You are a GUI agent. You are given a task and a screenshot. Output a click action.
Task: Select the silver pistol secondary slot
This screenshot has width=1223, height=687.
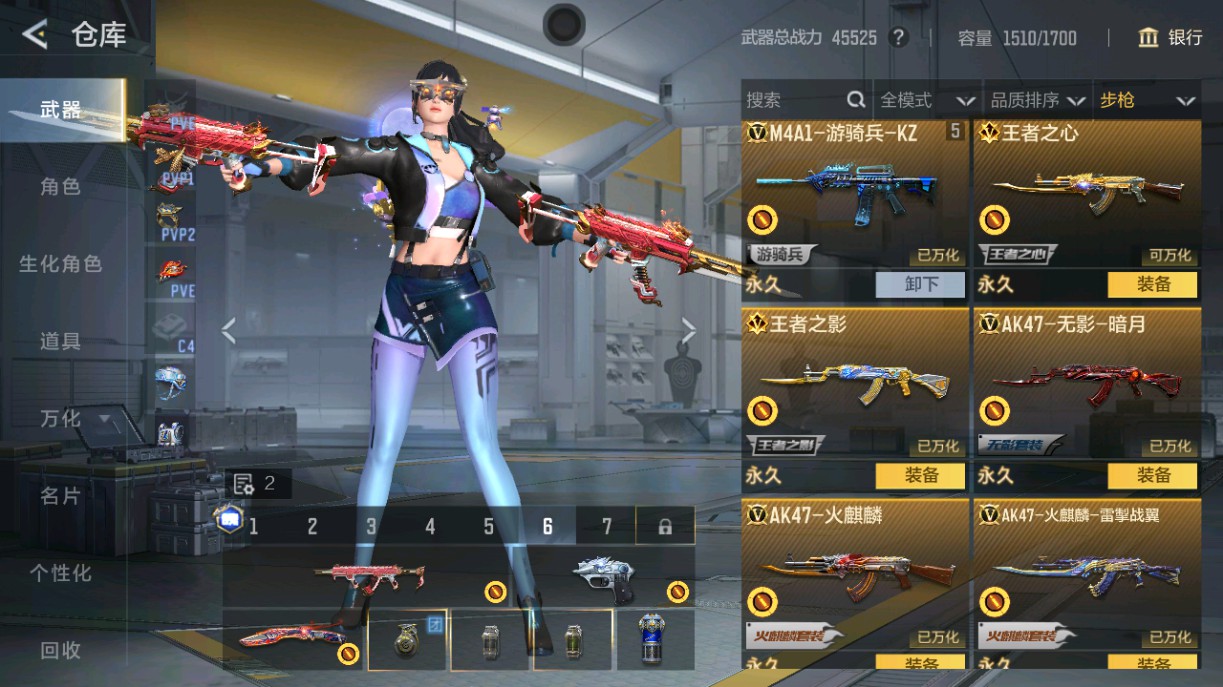[605, 580]
